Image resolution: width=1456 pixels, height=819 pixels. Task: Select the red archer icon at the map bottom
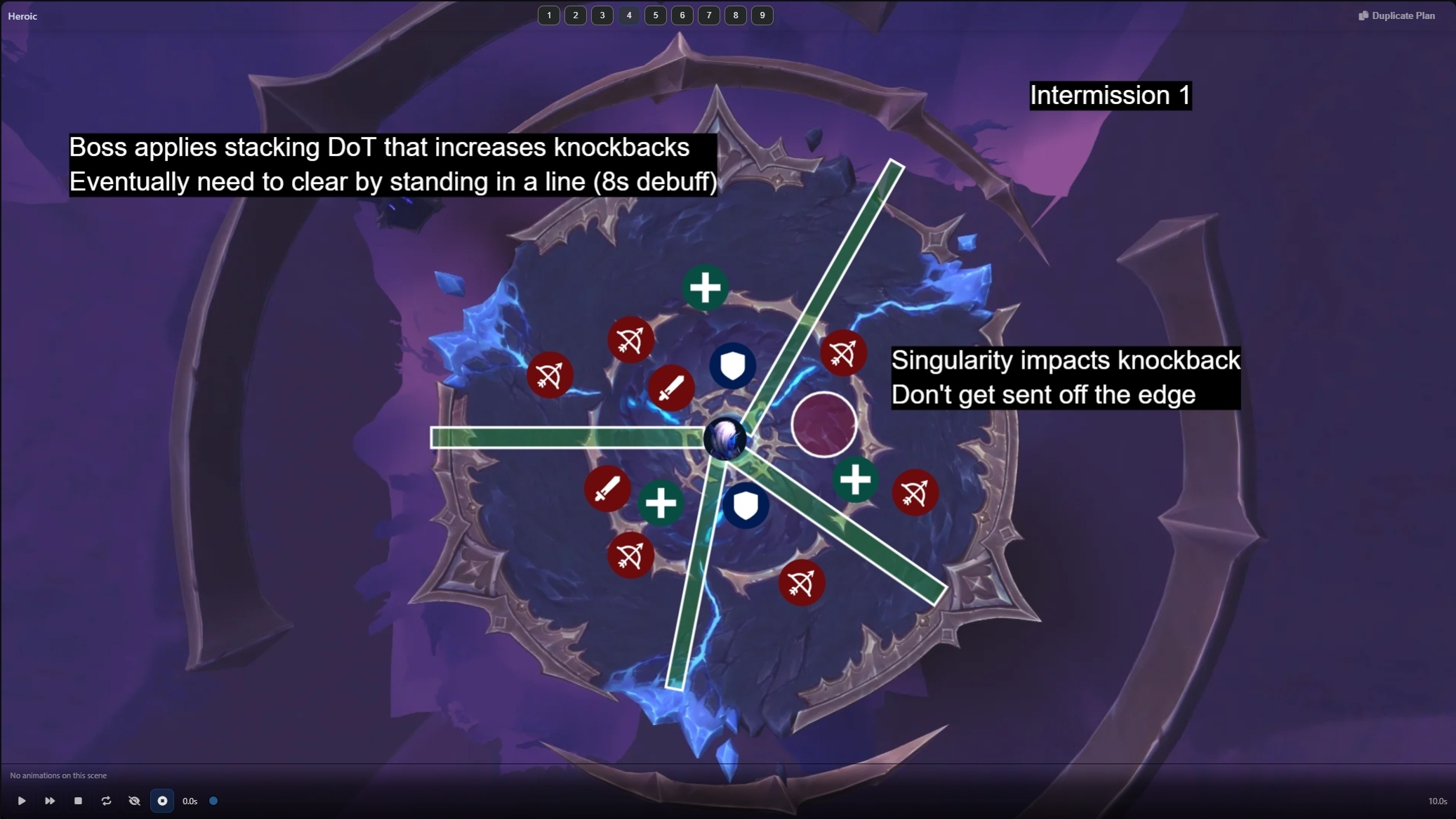[x=802, y=583]
